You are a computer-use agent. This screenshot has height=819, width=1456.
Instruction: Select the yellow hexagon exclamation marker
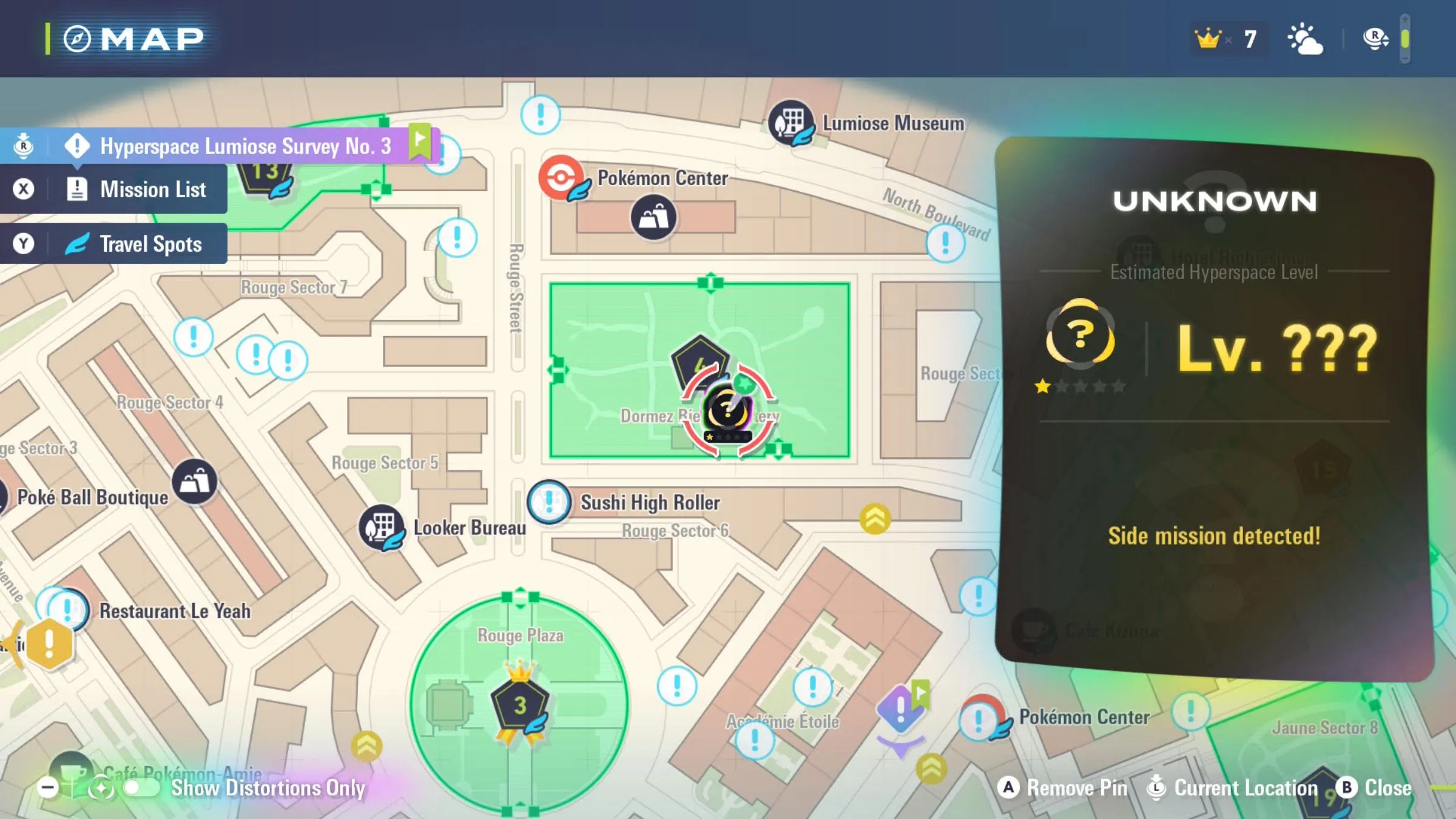pyautogui.click(x=50, y=643)
